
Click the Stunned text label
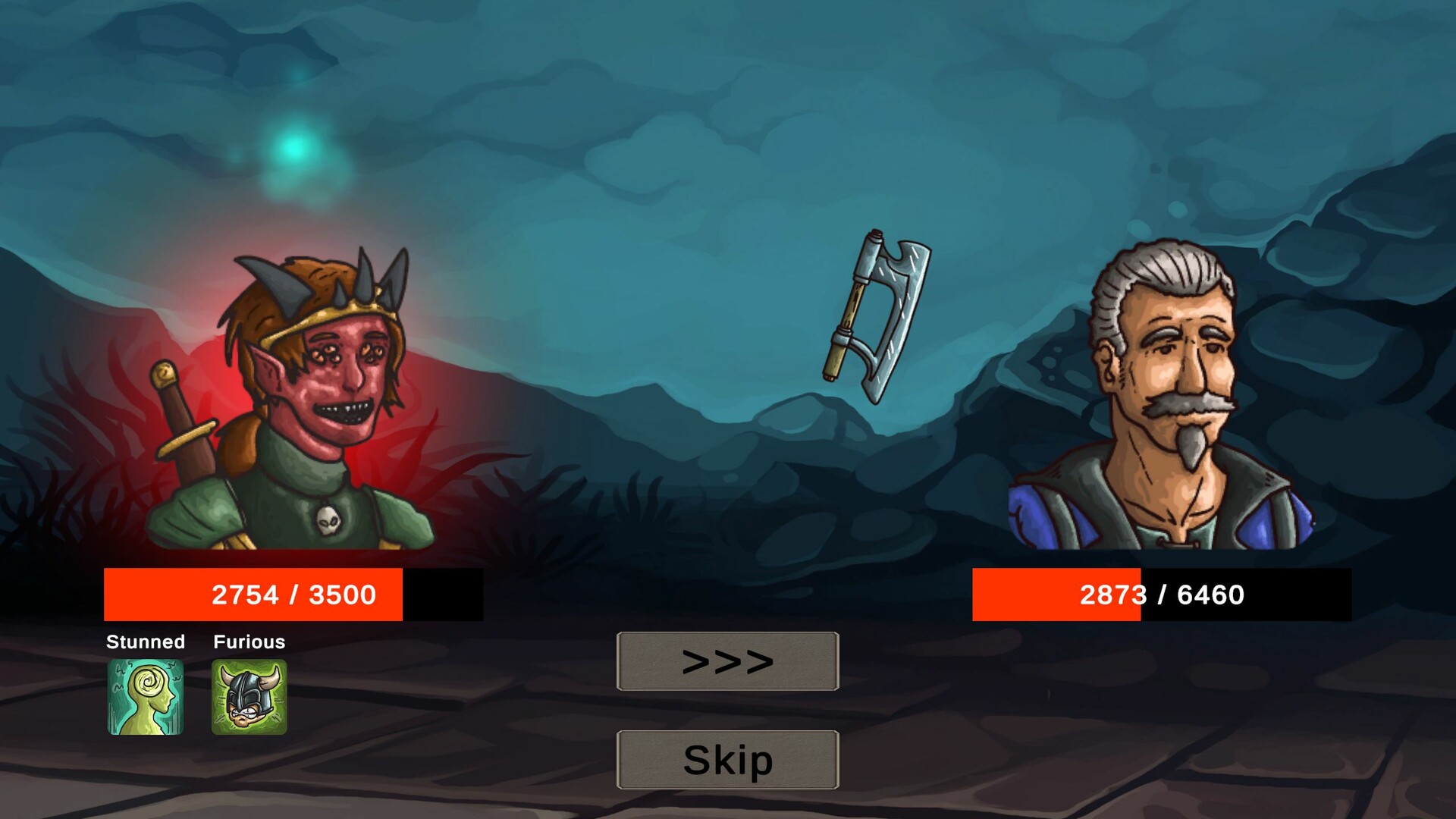coord(145,642)
